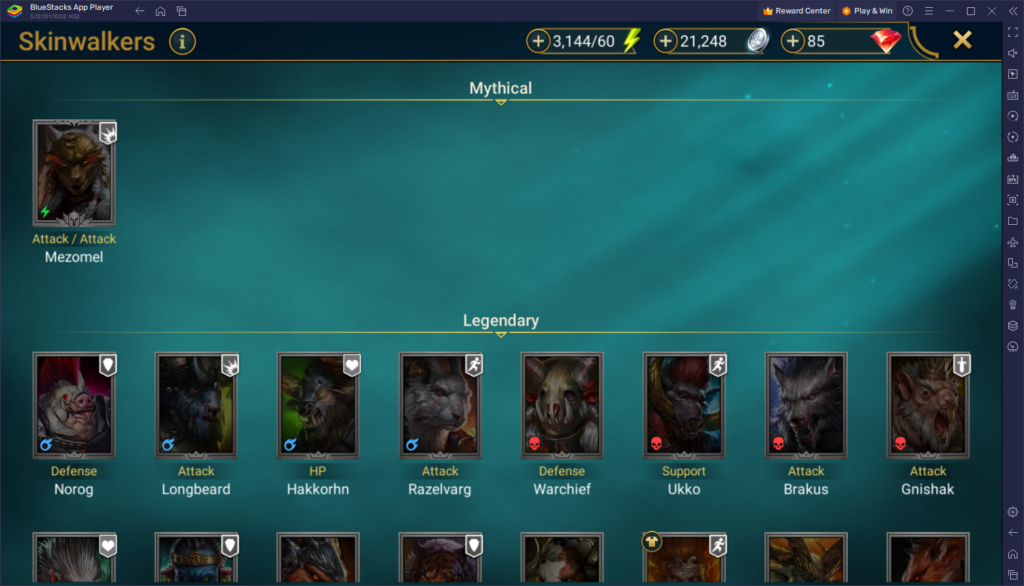Viewport: 1024px width, 586px height.
Task: Select the Mezomel champion card
Action: click(x=75, y=173)
